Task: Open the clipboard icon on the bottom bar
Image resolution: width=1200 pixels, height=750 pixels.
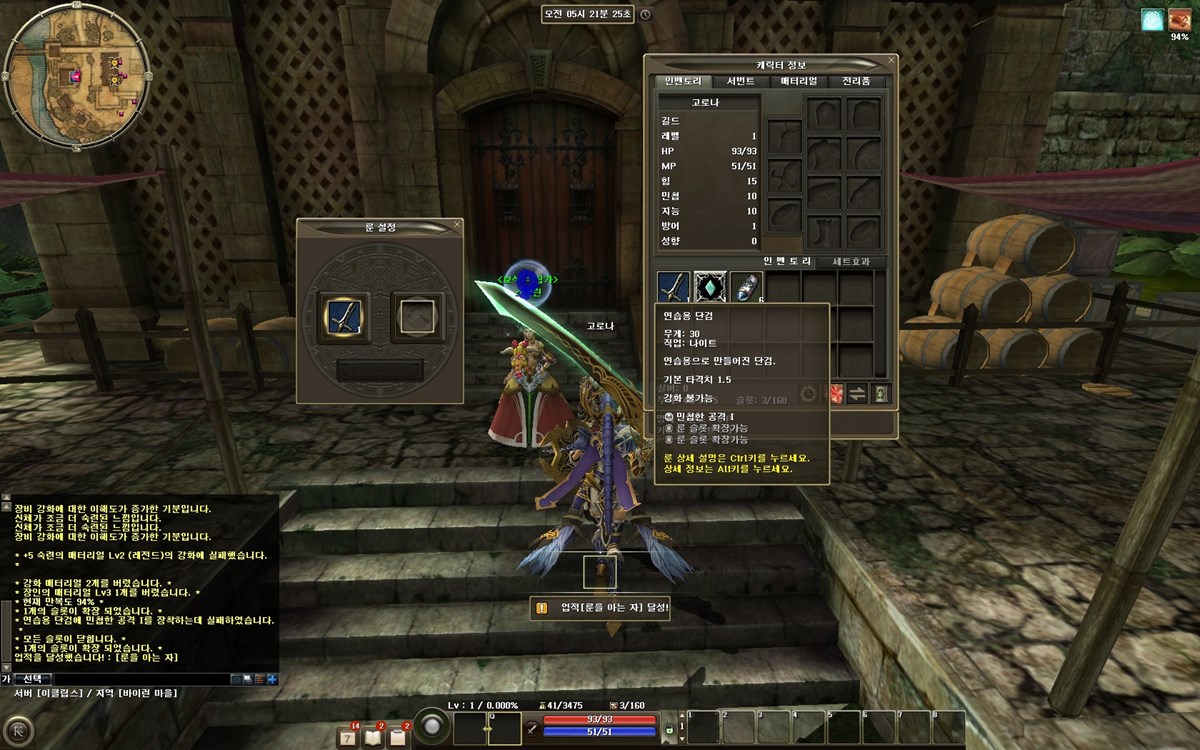Action: [398, 737]
